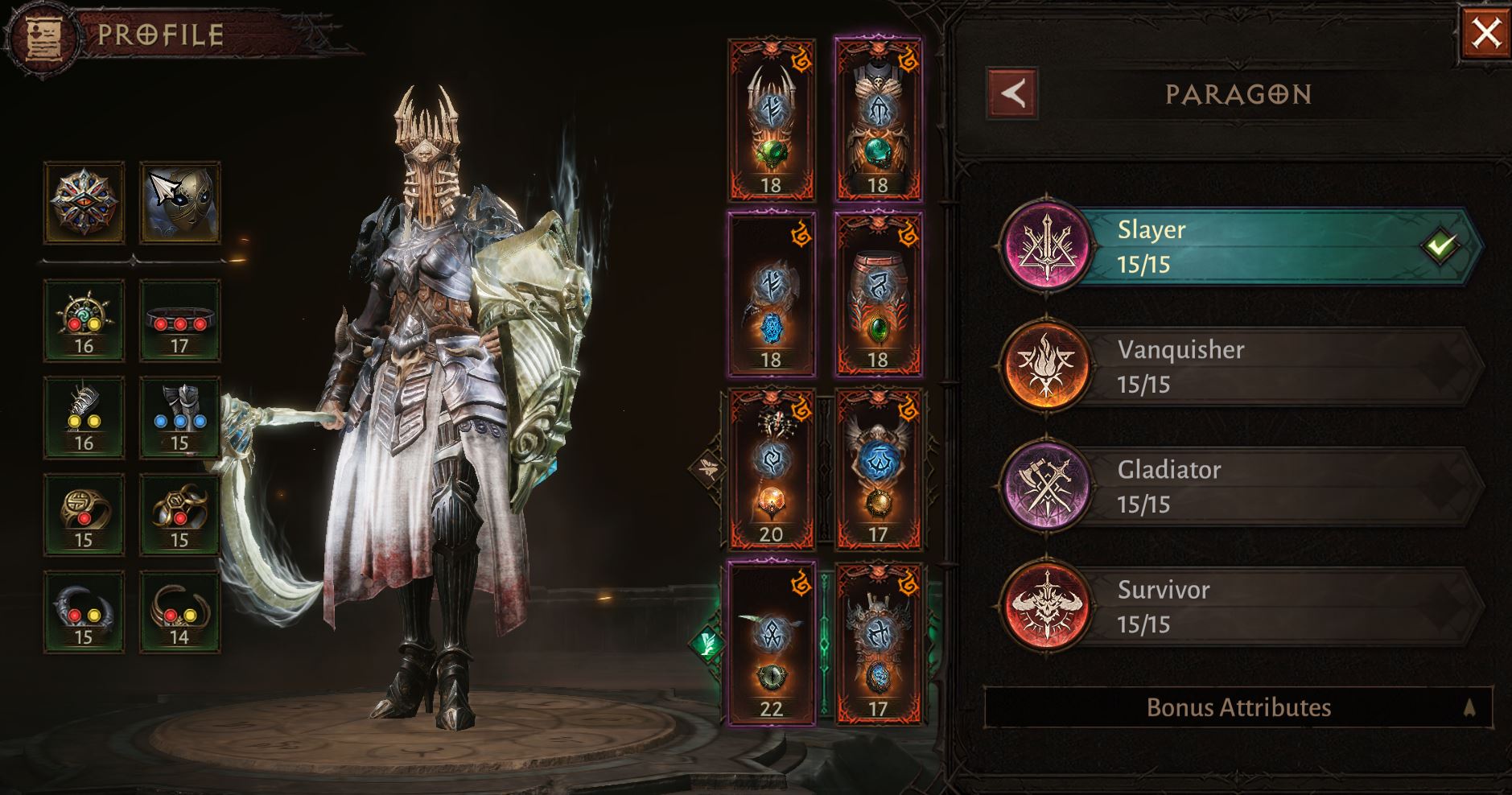Image resolution: width=1512 pixels, height=795 pixels.
Task: View the level 15 boots slot
Action: pos(179,417)
